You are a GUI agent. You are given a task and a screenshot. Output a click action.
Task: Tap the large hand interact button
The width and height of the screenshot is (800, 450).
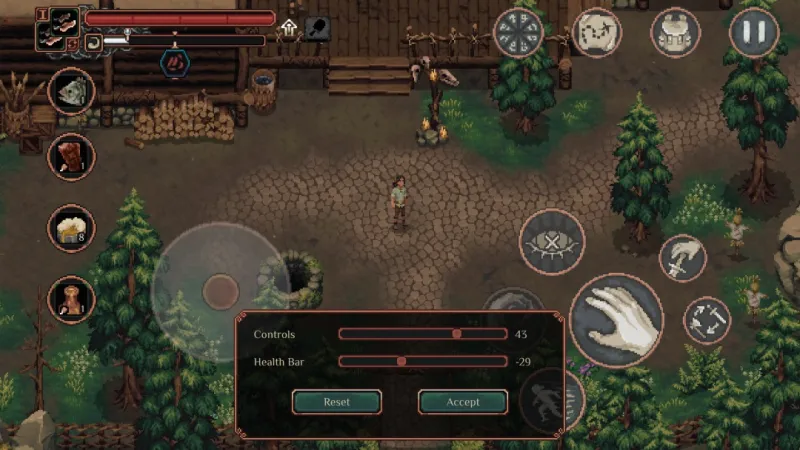(616, 320)
